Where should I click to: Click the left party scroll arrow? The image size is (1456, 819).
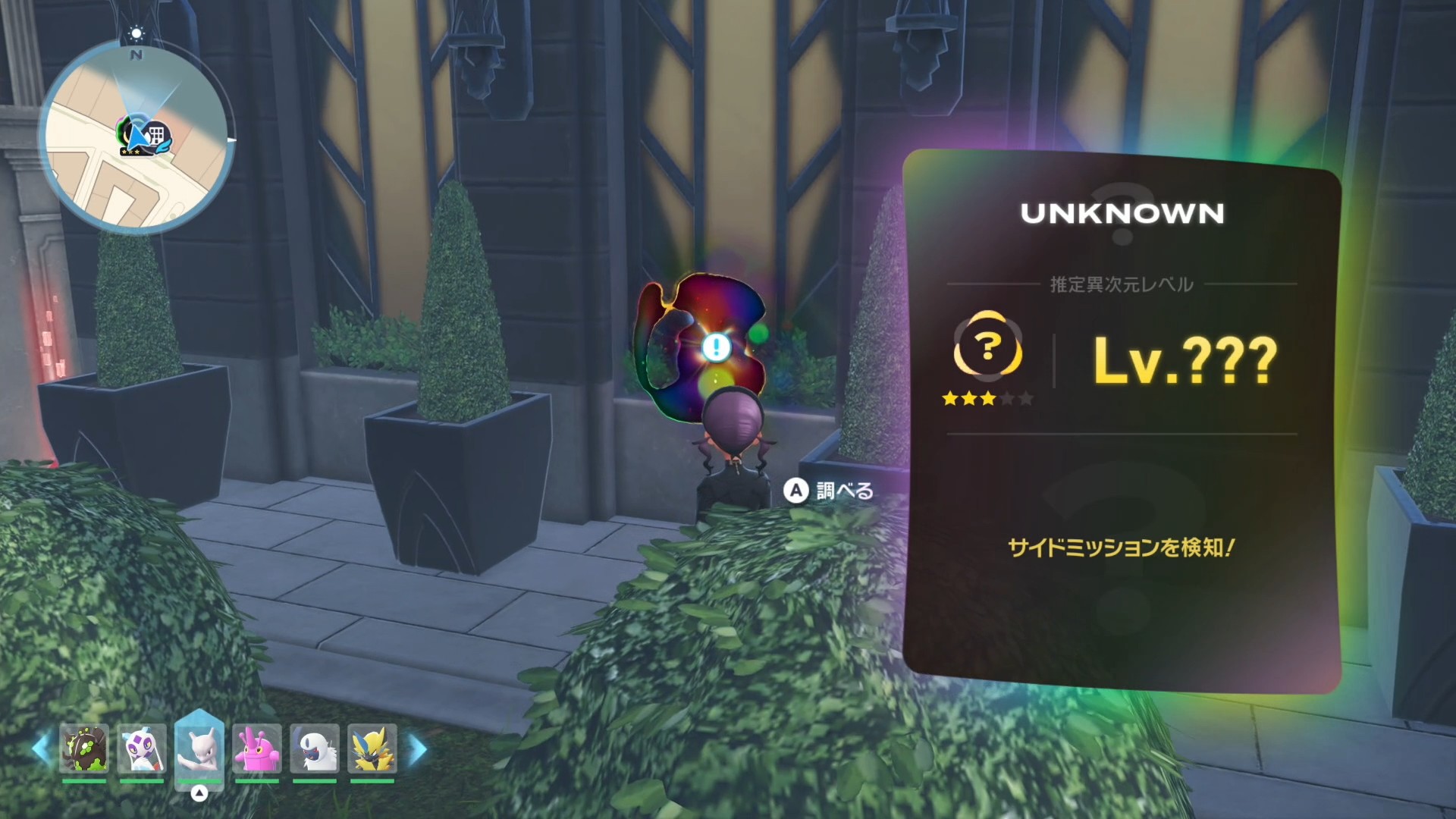tap(40, 749)
